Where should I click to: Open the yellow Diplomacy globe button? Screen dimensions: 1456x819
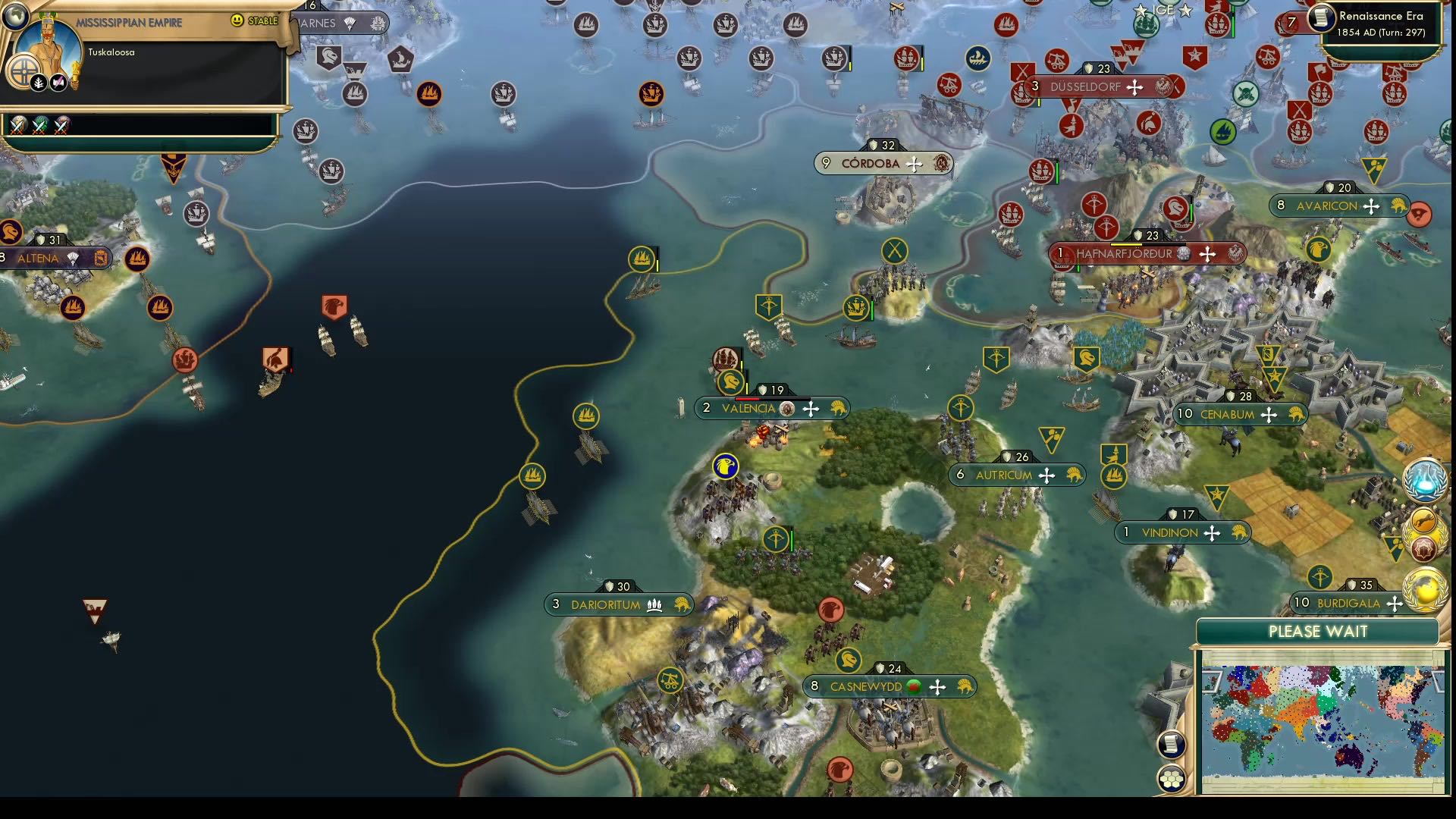click(1425, 589)
